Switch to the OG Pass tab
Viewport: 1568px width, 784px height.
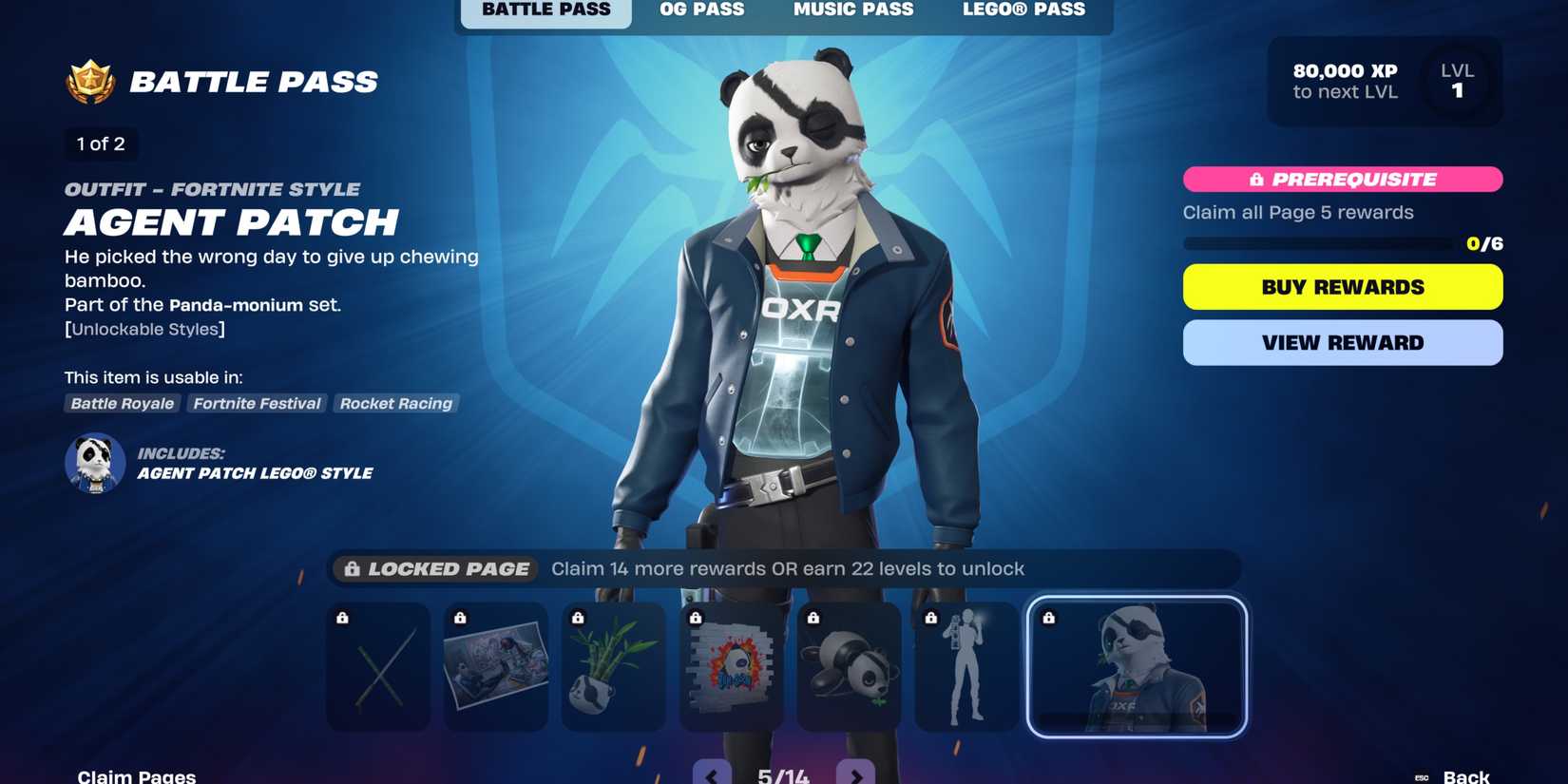(701, 10)
